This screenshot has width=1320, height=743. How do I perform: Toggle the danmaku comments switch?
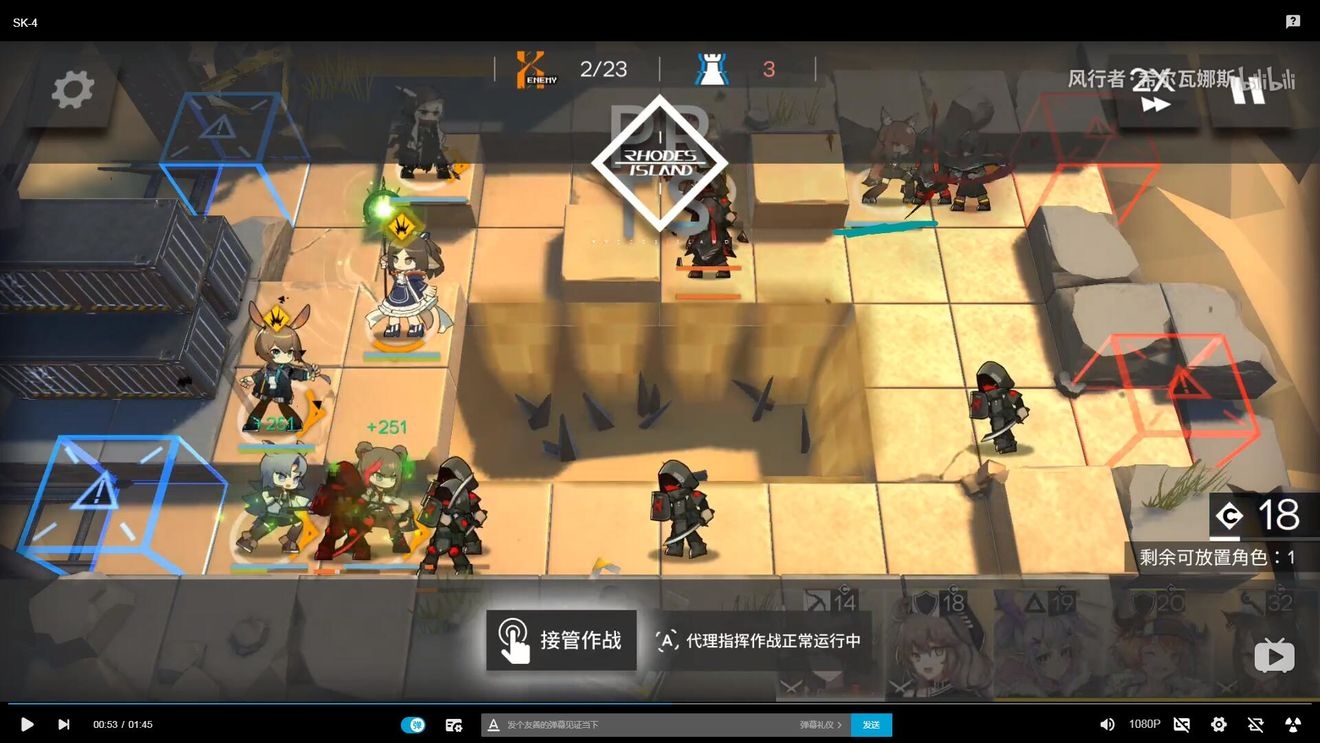click(413, 724)
